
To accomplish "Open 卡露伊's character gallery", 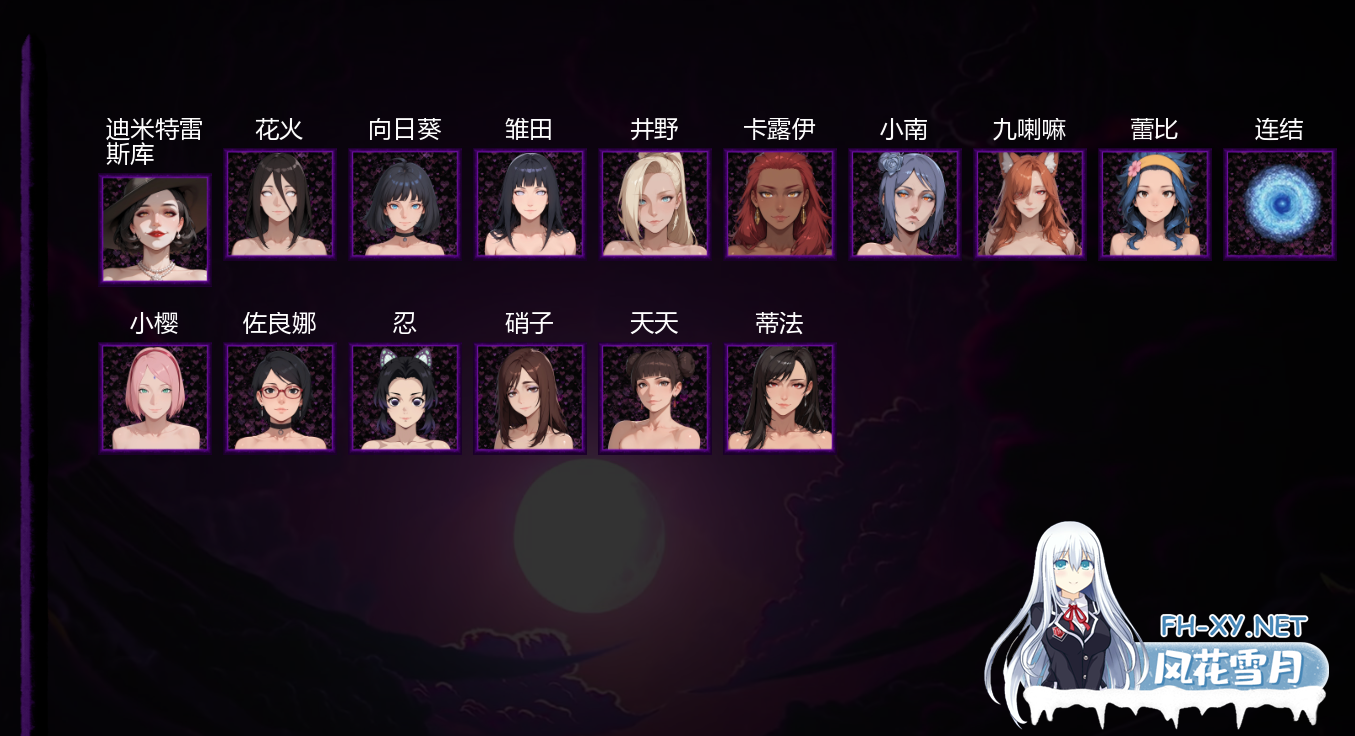I will 780,204.
